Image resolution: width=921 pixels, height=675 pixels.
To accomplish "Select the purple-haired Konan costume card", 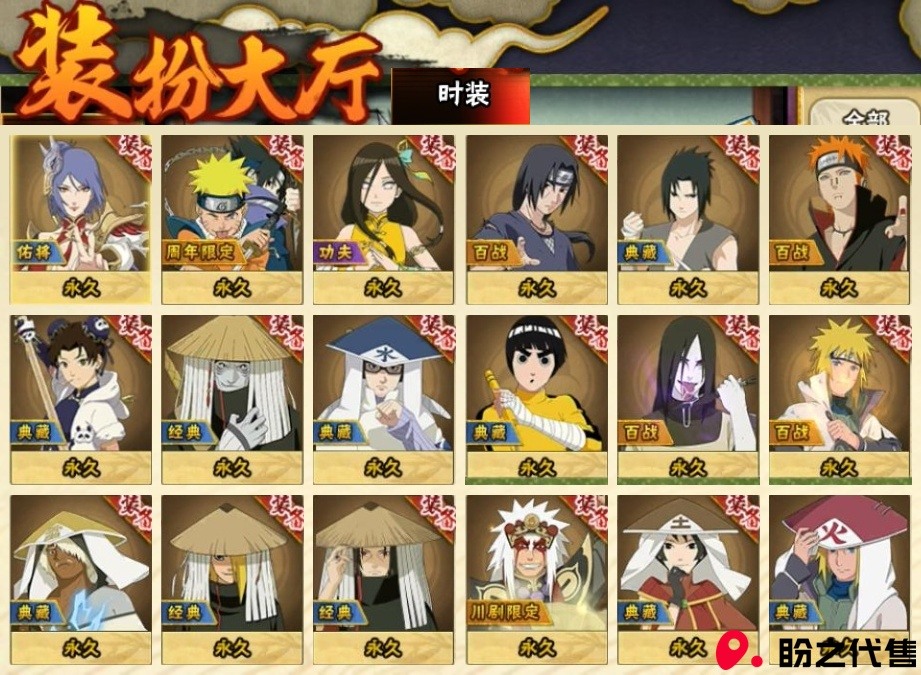I will click(x=81, y=217).
